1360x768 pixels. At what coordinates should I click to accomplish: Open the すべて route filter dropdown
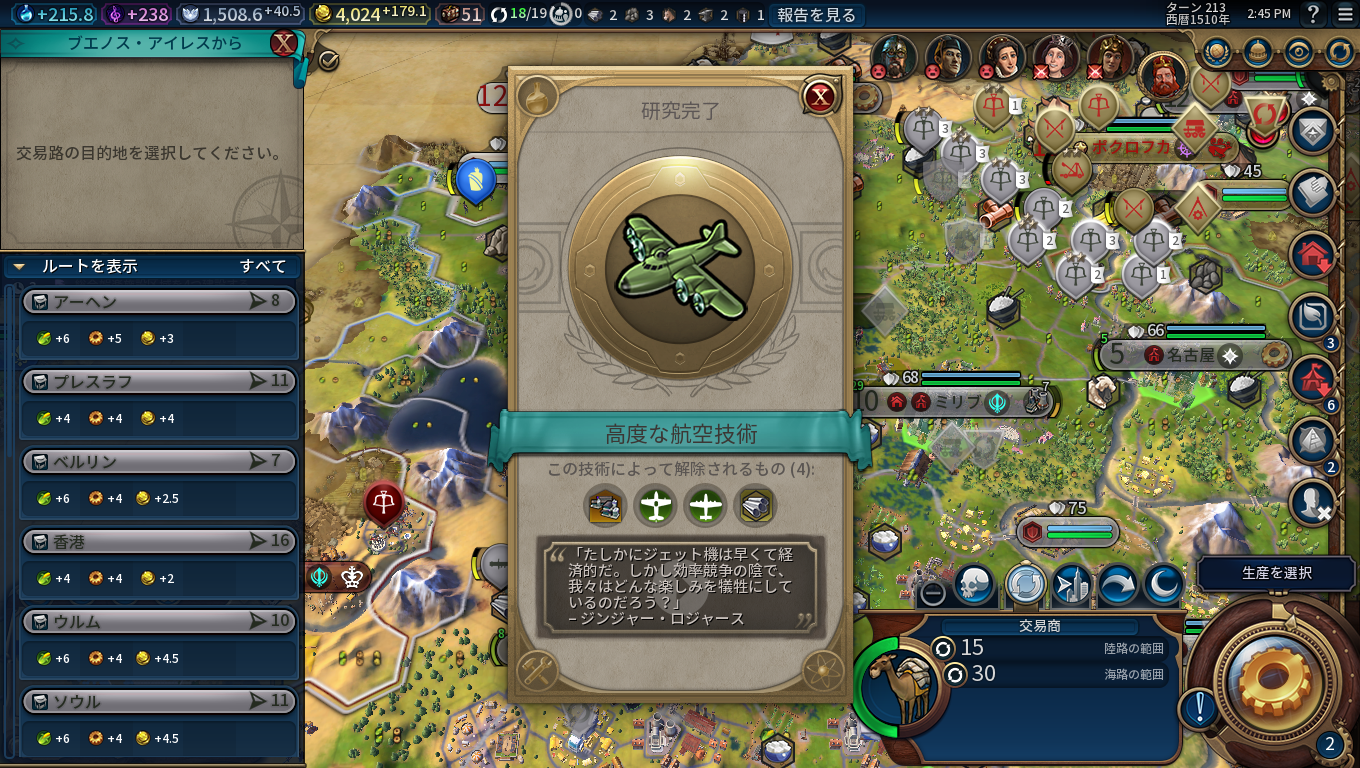click(x=262, y=266)
